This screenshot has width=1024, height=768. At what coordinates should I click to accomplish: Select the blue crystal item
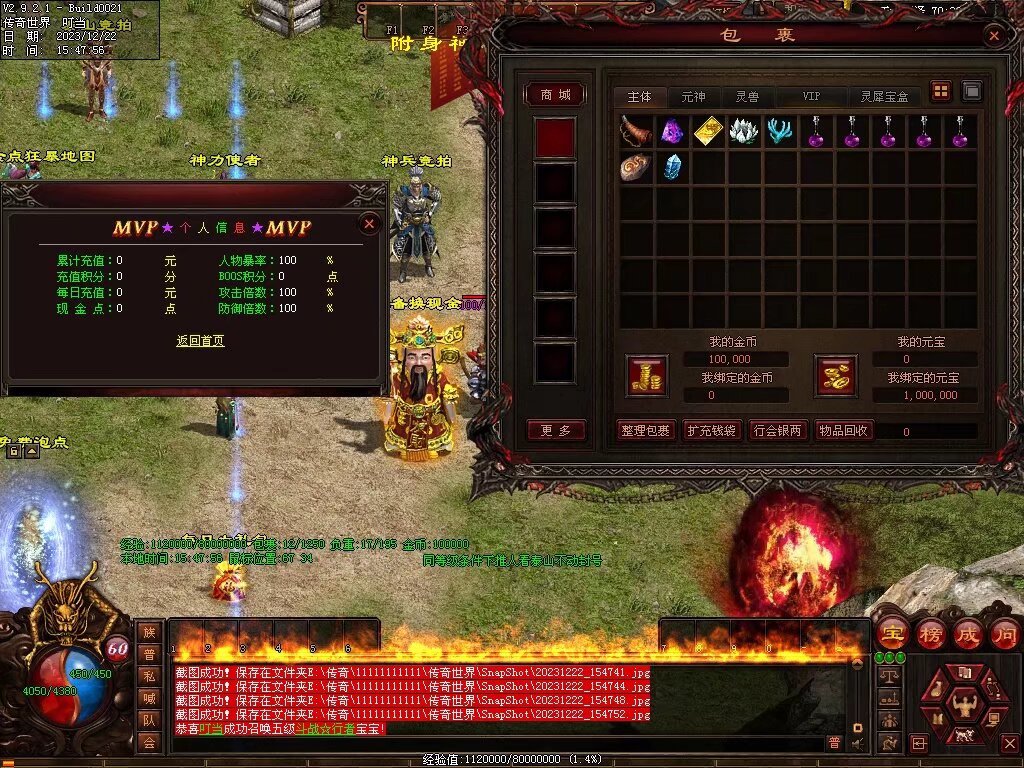(x=672, y=167)
